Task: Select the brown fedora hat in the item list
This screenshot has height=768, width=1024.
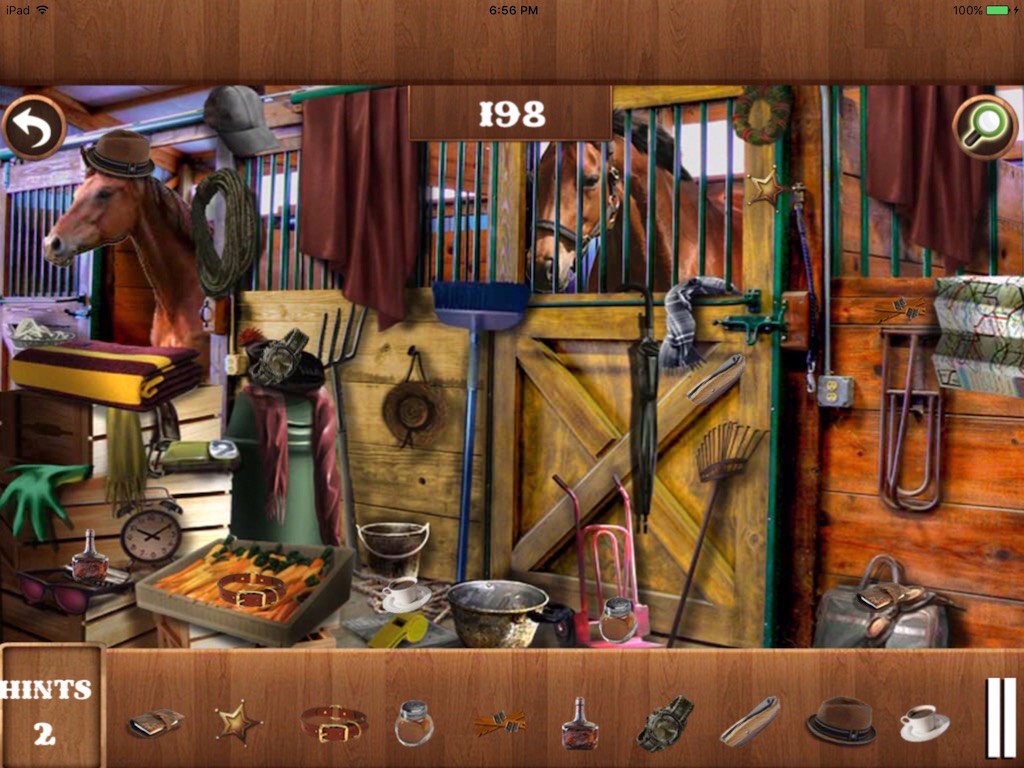Action: 841,720
